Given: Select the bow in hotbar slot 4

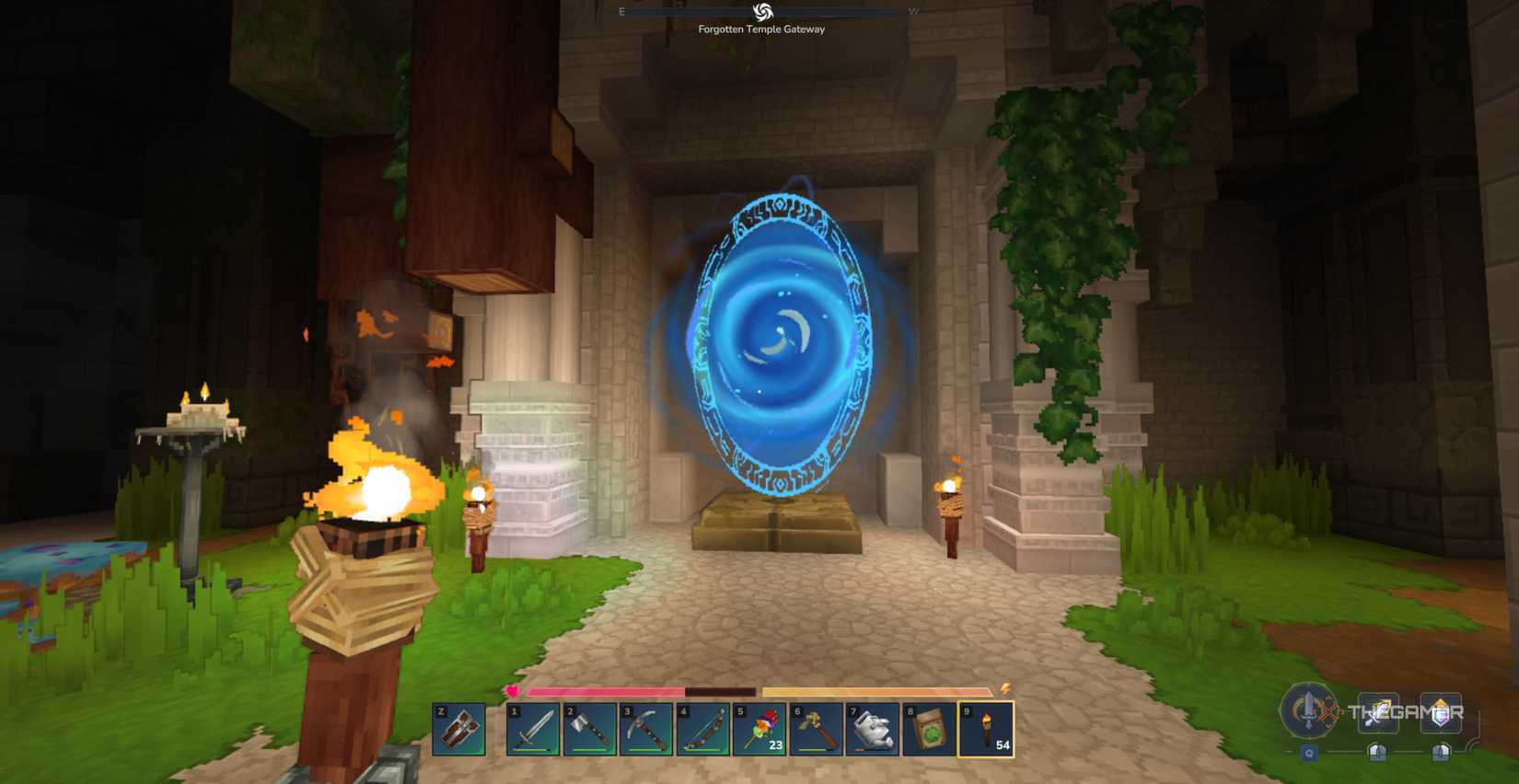Looking at the screenshot, I should click(704, 730).
